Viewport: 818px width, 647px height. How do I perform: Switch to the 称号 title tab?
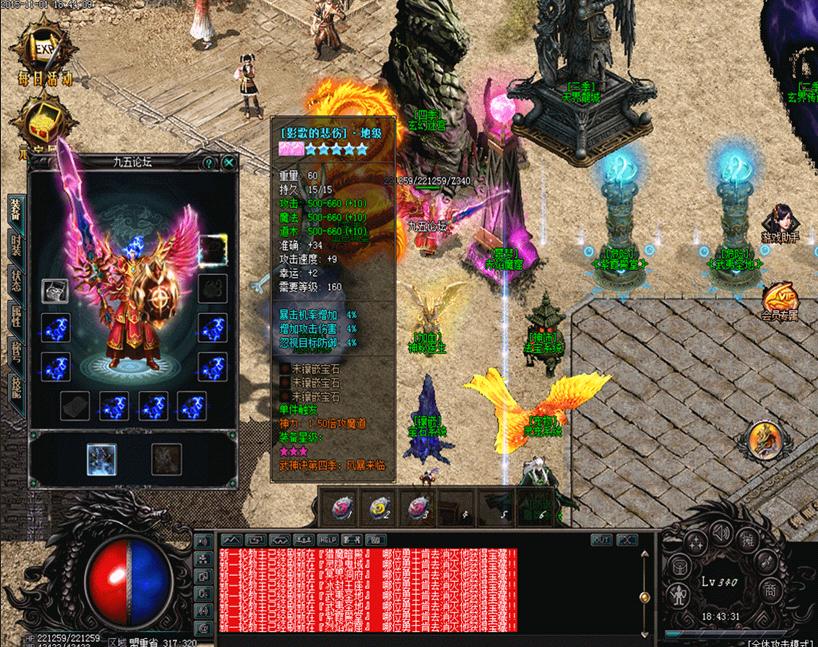point(15,350)
